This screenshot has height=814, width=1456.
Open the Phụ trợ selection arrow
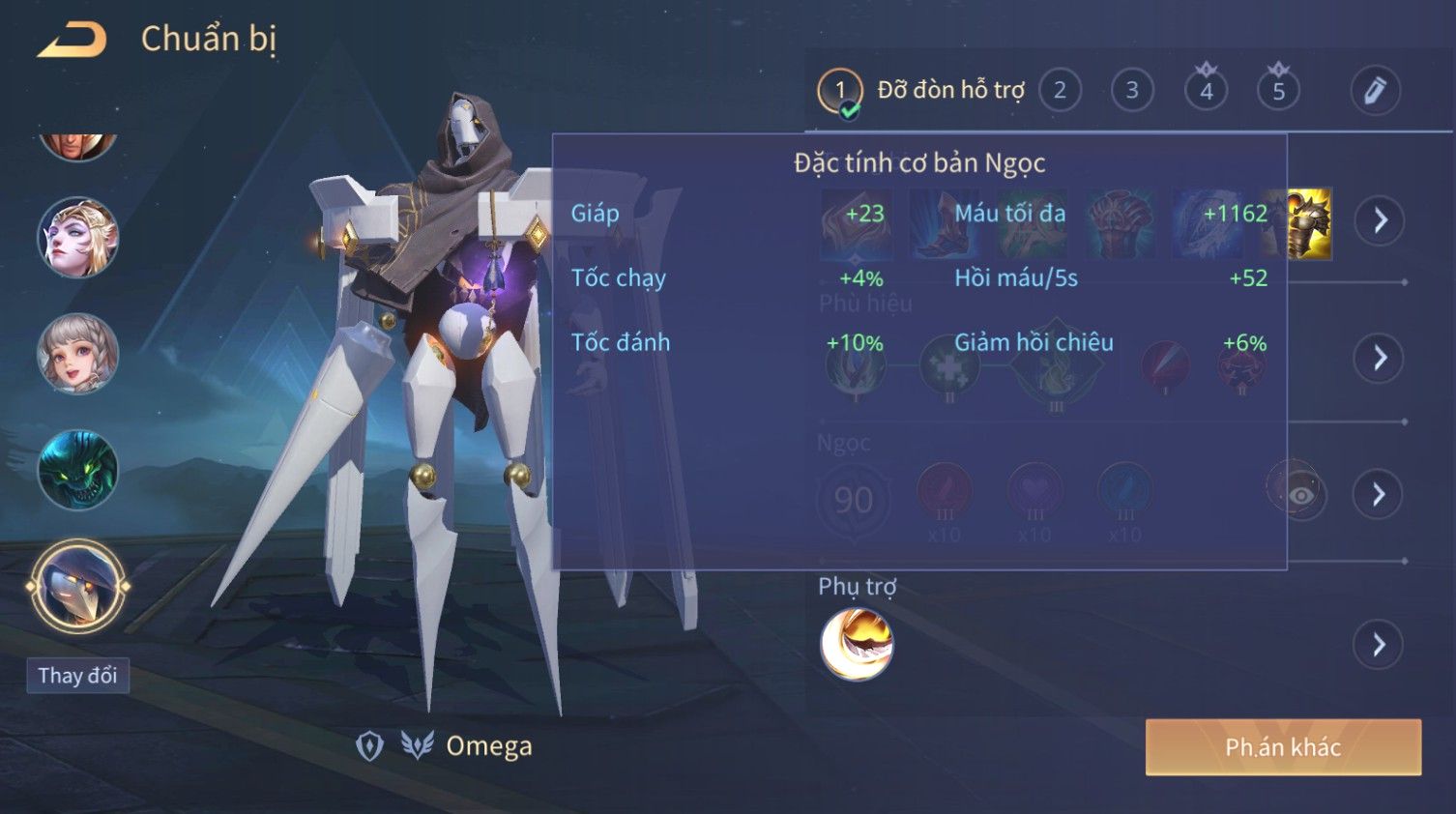point(1379,644)
